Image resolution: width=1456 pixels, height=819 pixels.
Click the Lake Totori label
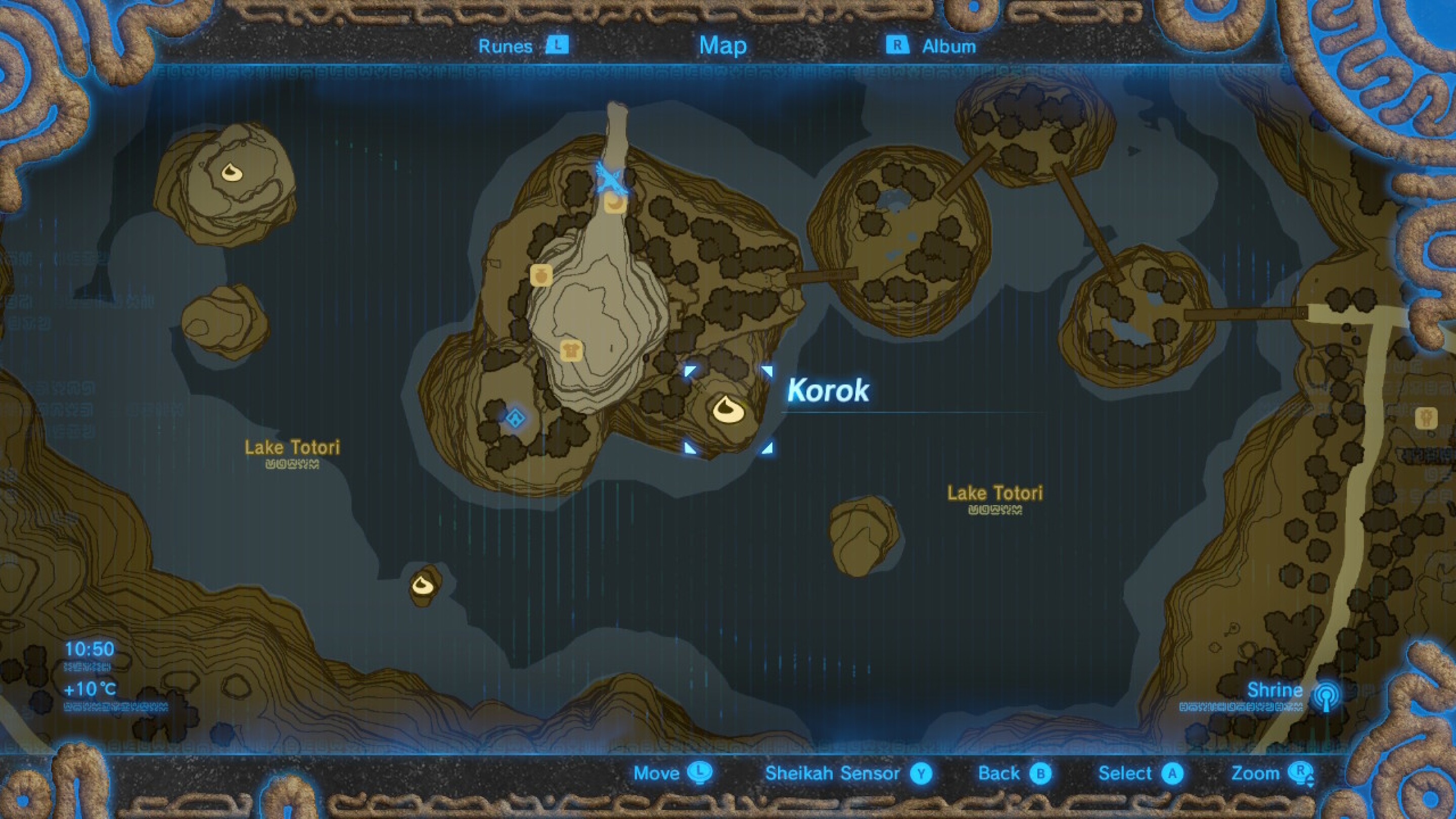(x=292, y=447)
